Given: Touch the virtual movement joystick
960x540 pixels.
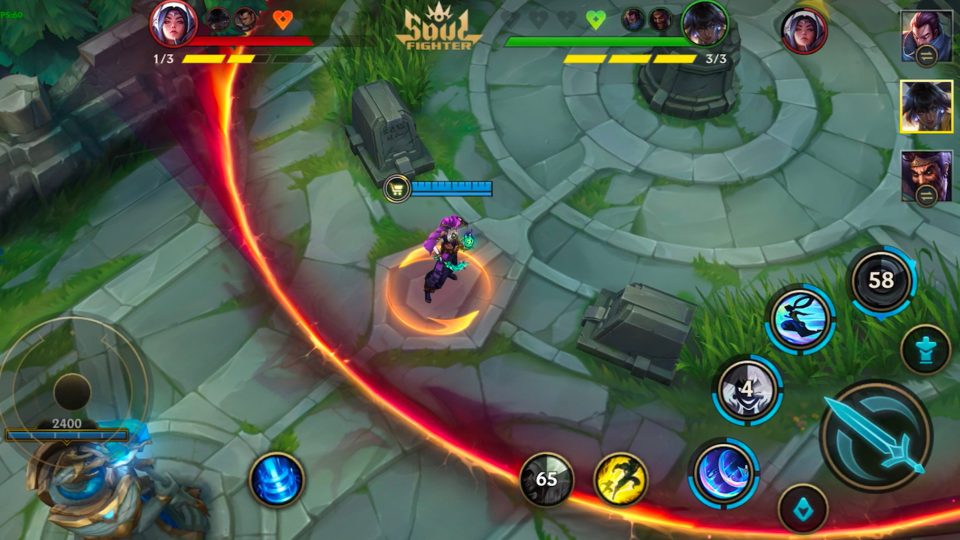Looking at the screenshot, I should tap(72, 390).
